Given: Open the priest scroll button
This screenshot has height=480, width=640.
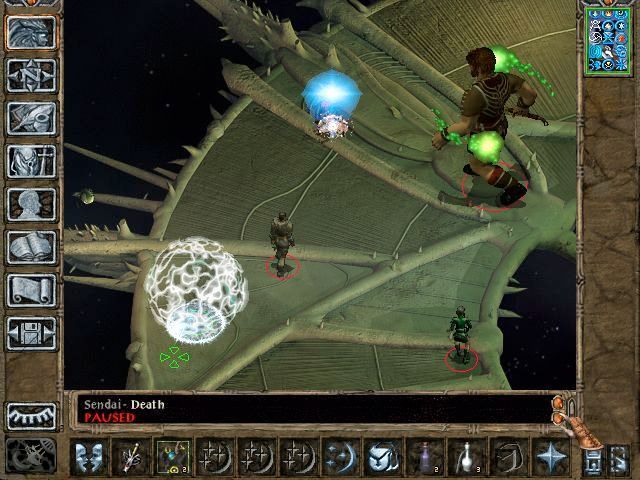Looking at the screenshot, I should [31, 290].
